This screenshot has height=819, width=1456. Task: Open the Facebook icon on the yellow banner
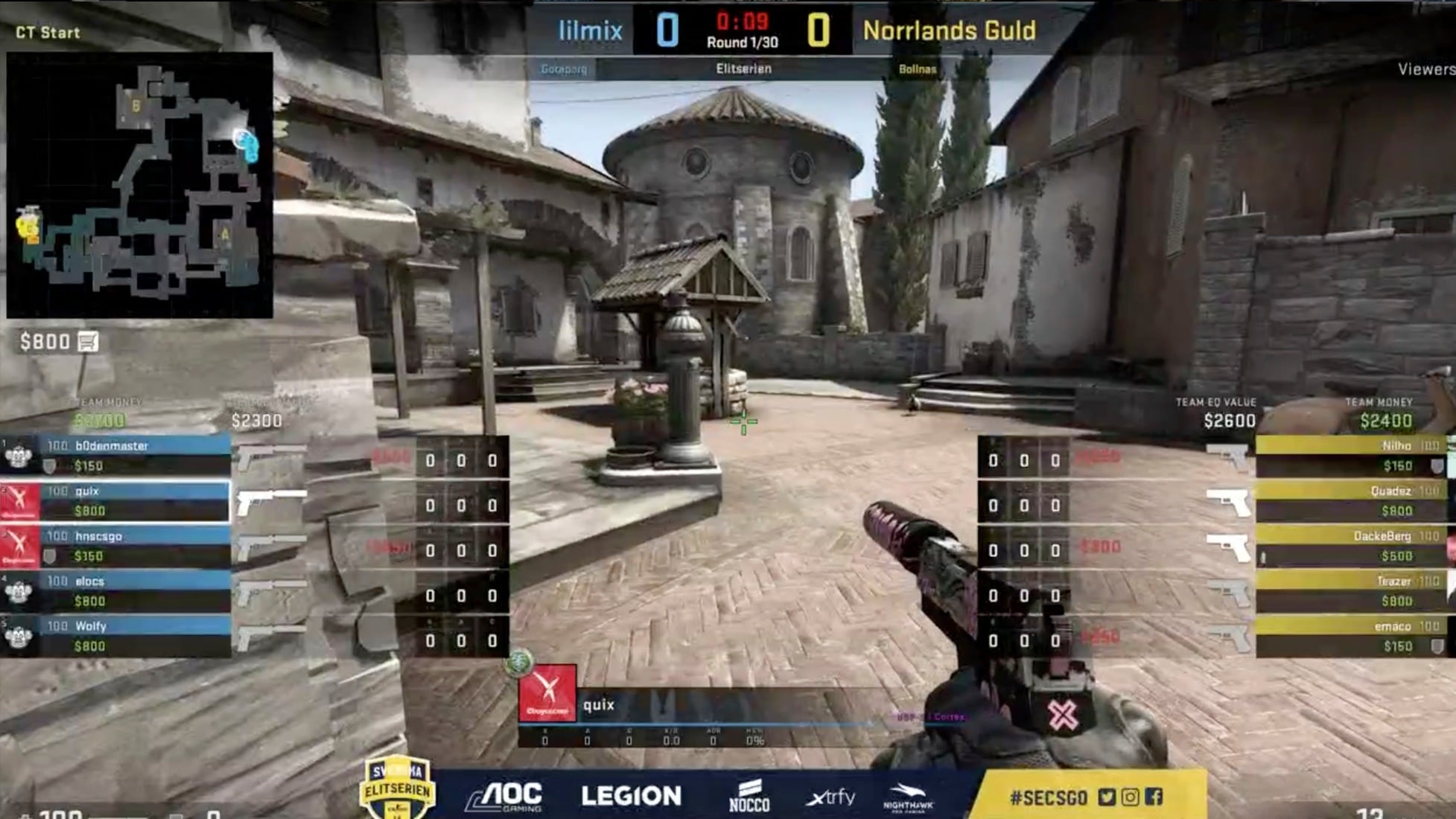tap(1154, 795)
